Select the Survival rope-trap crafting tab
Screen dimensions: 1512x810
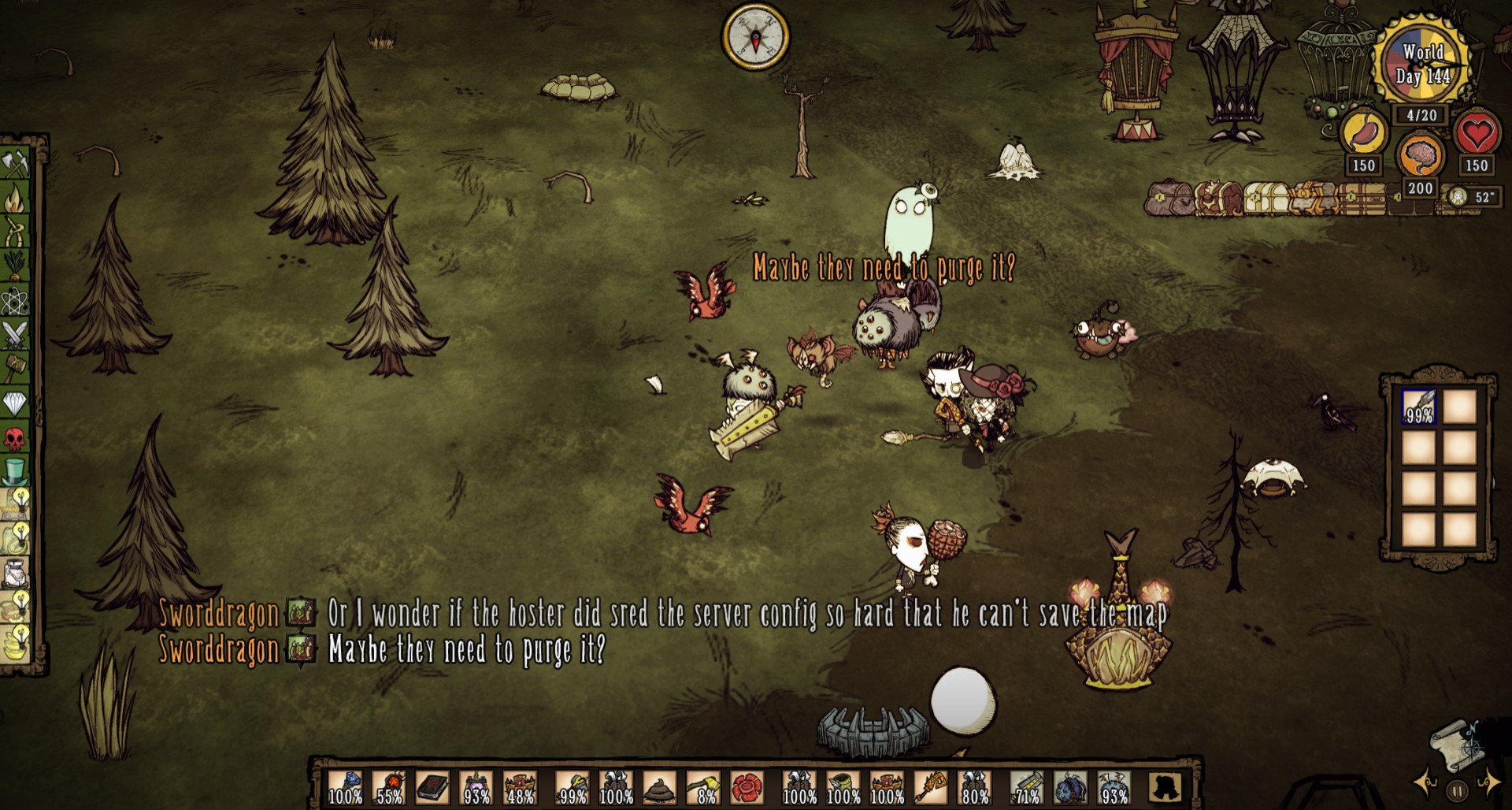point(16,232)
